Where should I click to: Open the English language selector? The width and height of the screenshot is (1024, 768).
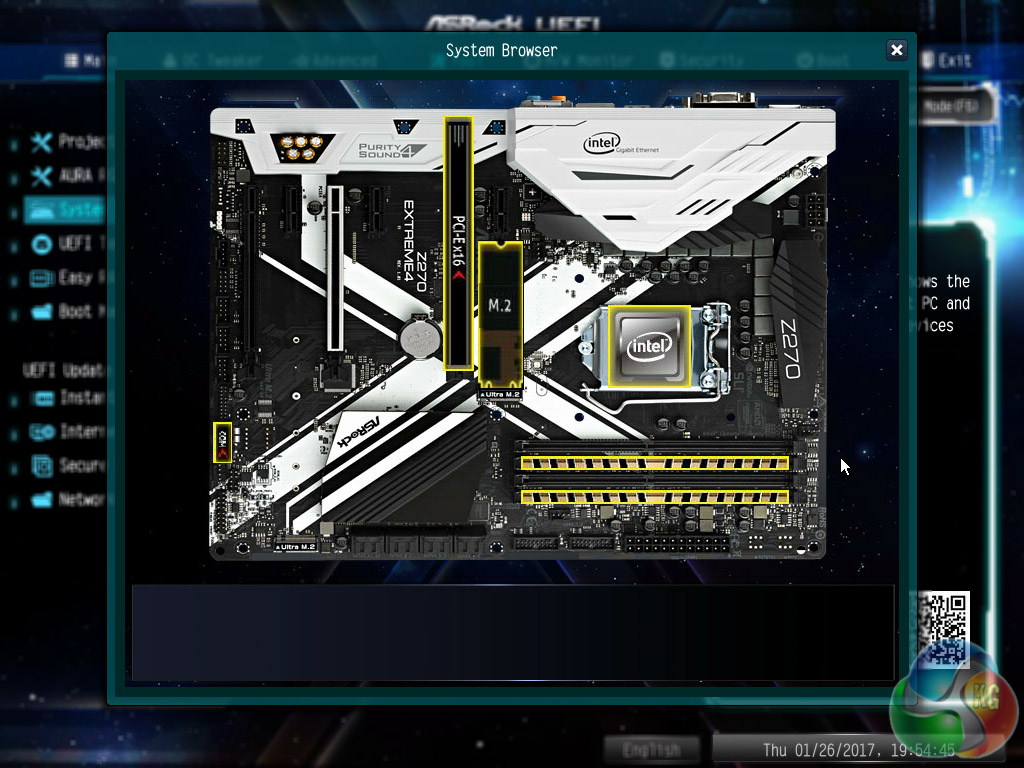(x=652, y=749)
